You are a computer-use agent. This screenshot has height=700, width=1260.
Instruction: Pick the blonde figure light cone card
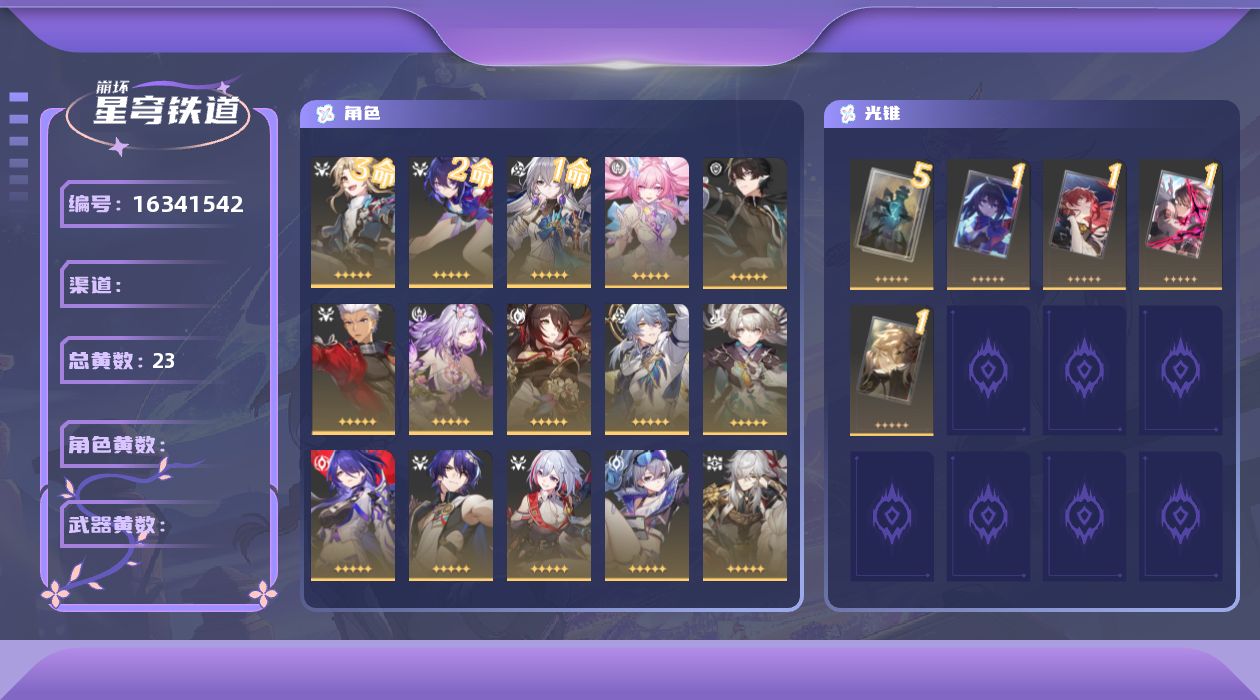(891, 369)
